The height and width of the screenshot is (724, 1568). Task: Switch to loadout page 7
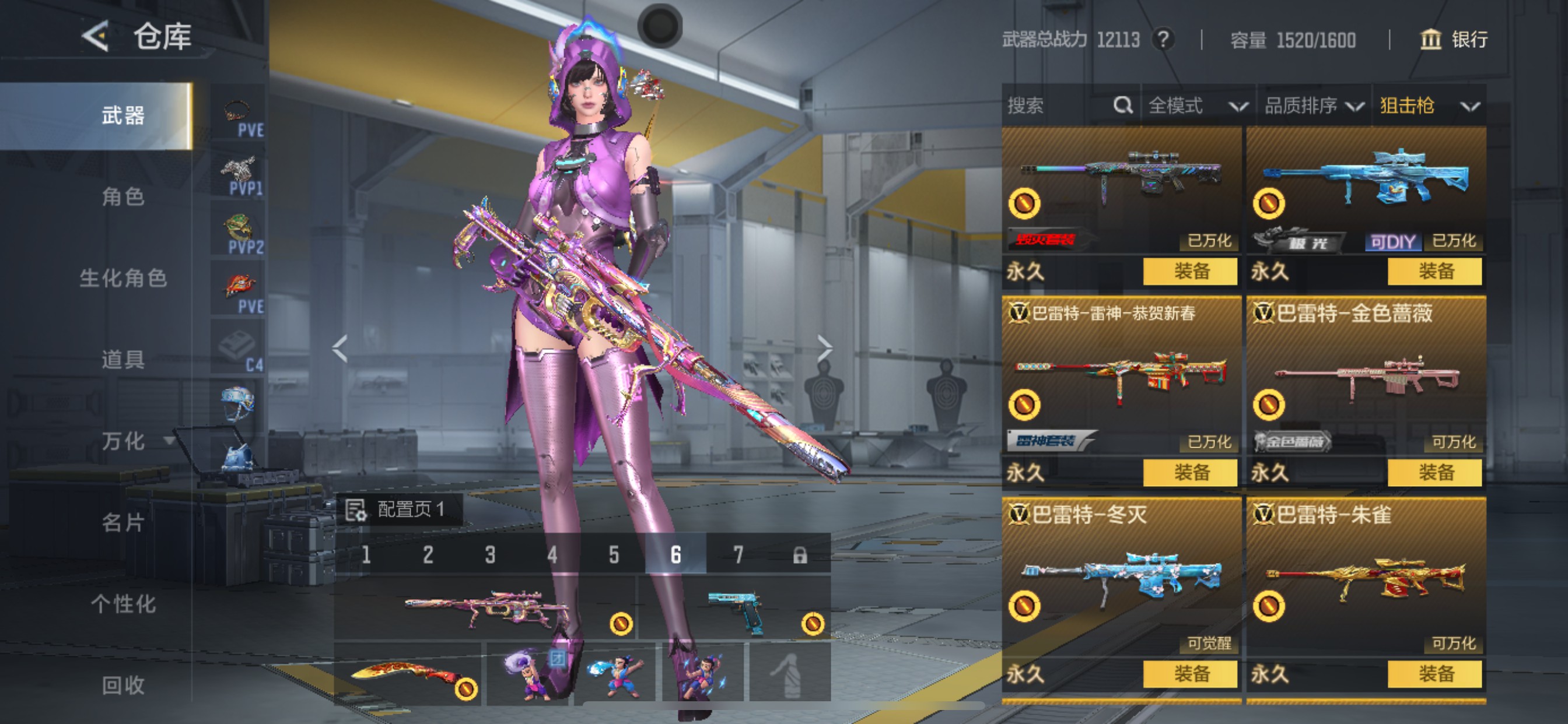[738, 555]
